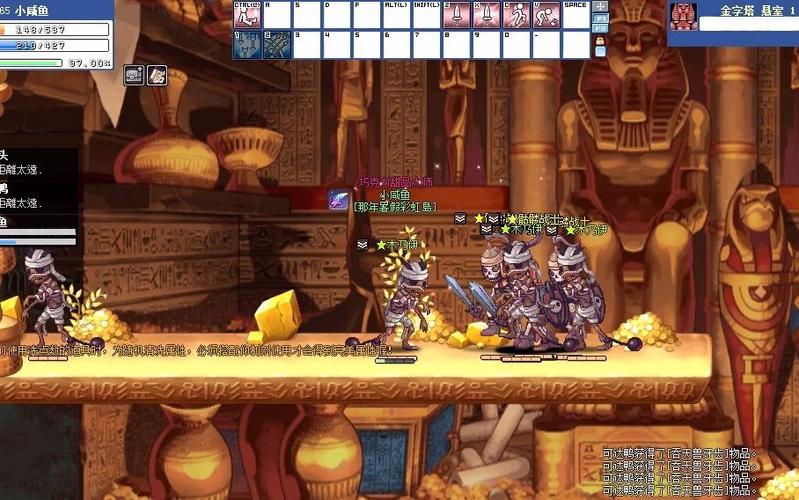799x500 pixels.
Task: Select the blue downward arrows skill in slot 1
Action: 246,44
